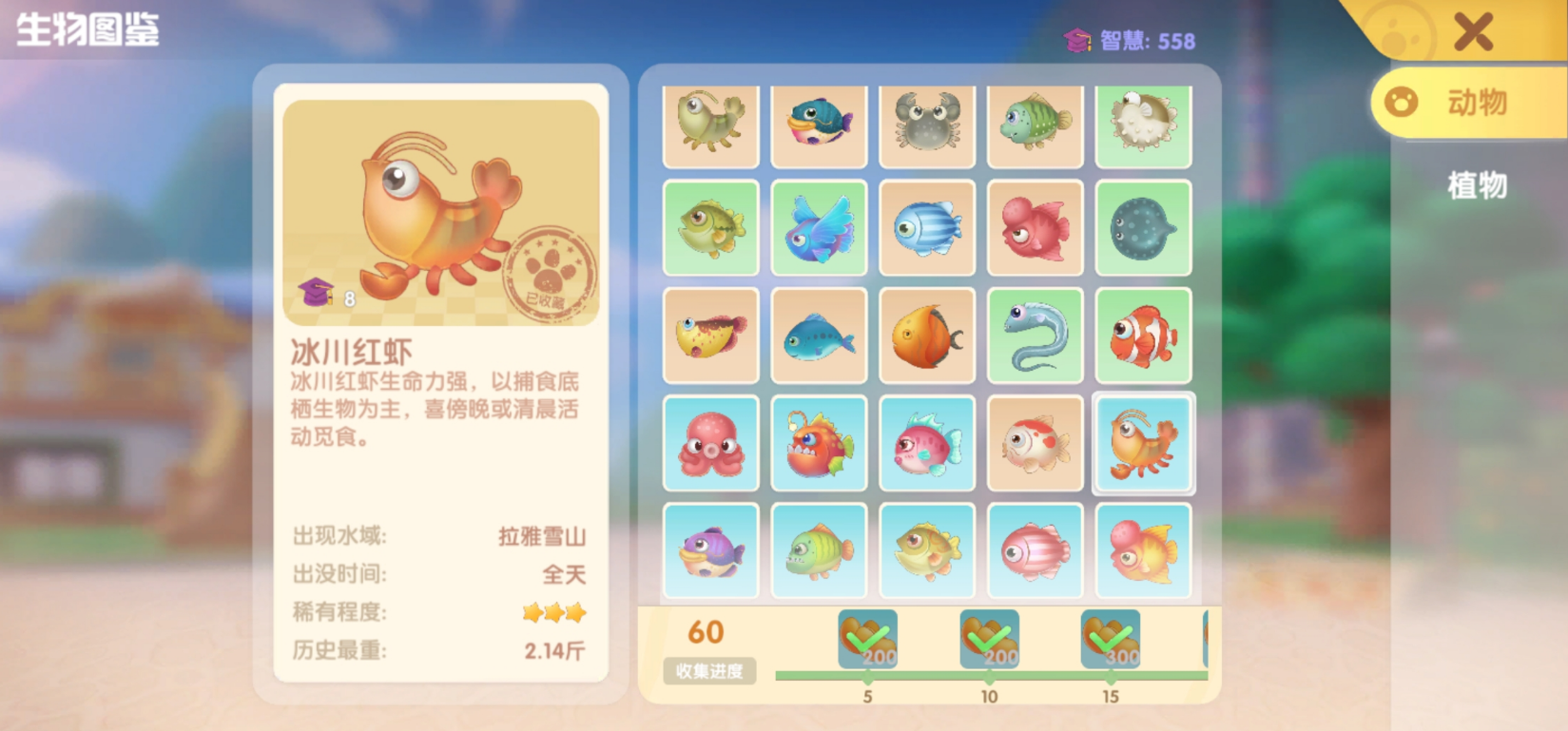Image resolution: width=1568 pixels, height=731 pixels.
Task: Select the pale eel in the grid
Action: tap(1035, 336)
